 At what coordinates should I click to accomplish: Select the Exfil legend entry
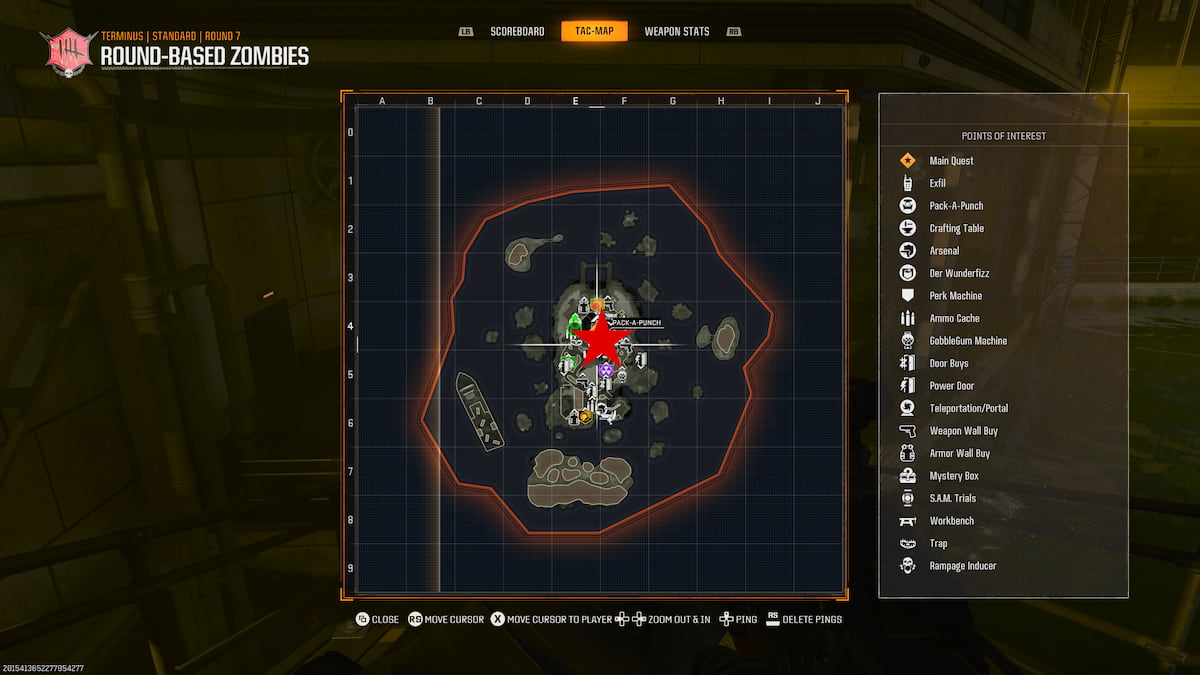point(937,183)
